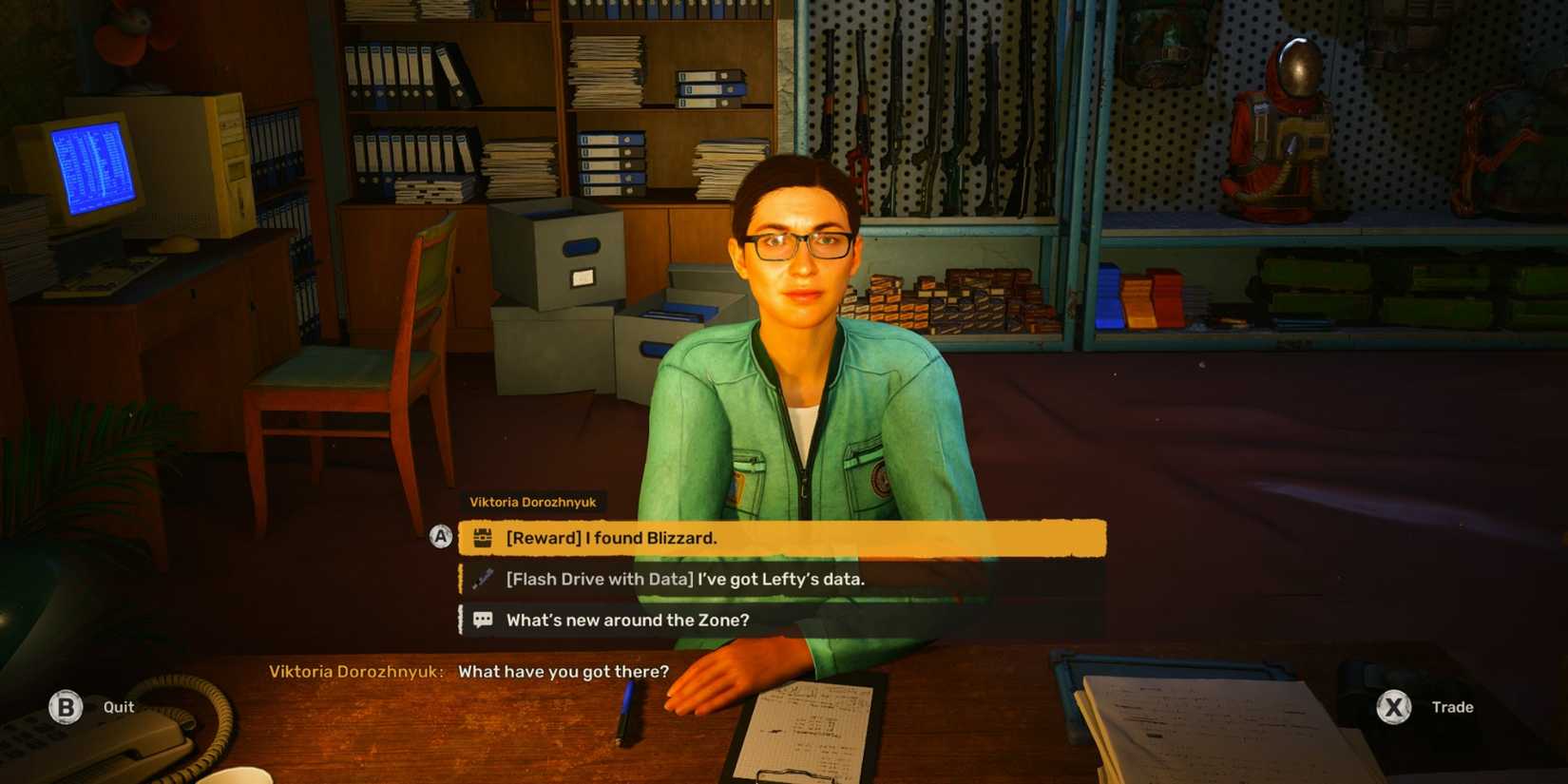Ask 'What's new around the Zone?'
Screen dimensions: 1568x784
pyautogui.click(x=628, y=619)
